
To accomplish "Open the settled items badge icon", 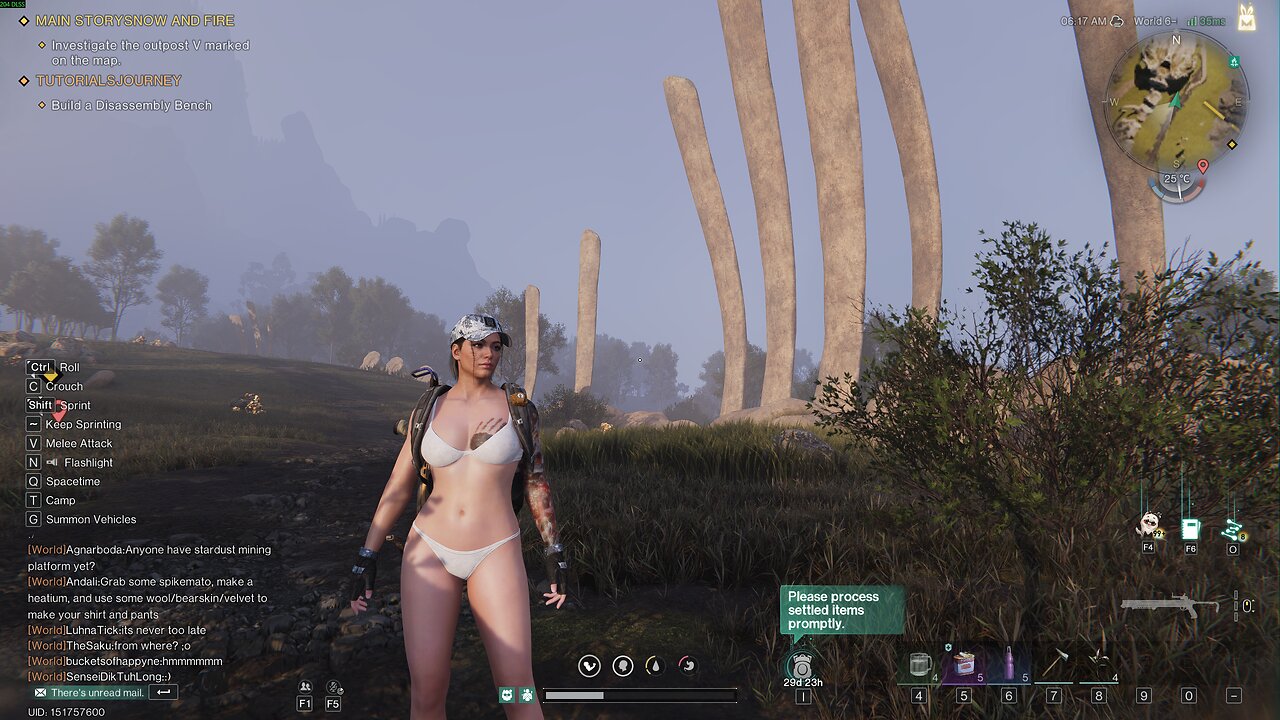I will pyautogui.click(x=802, y=664).
